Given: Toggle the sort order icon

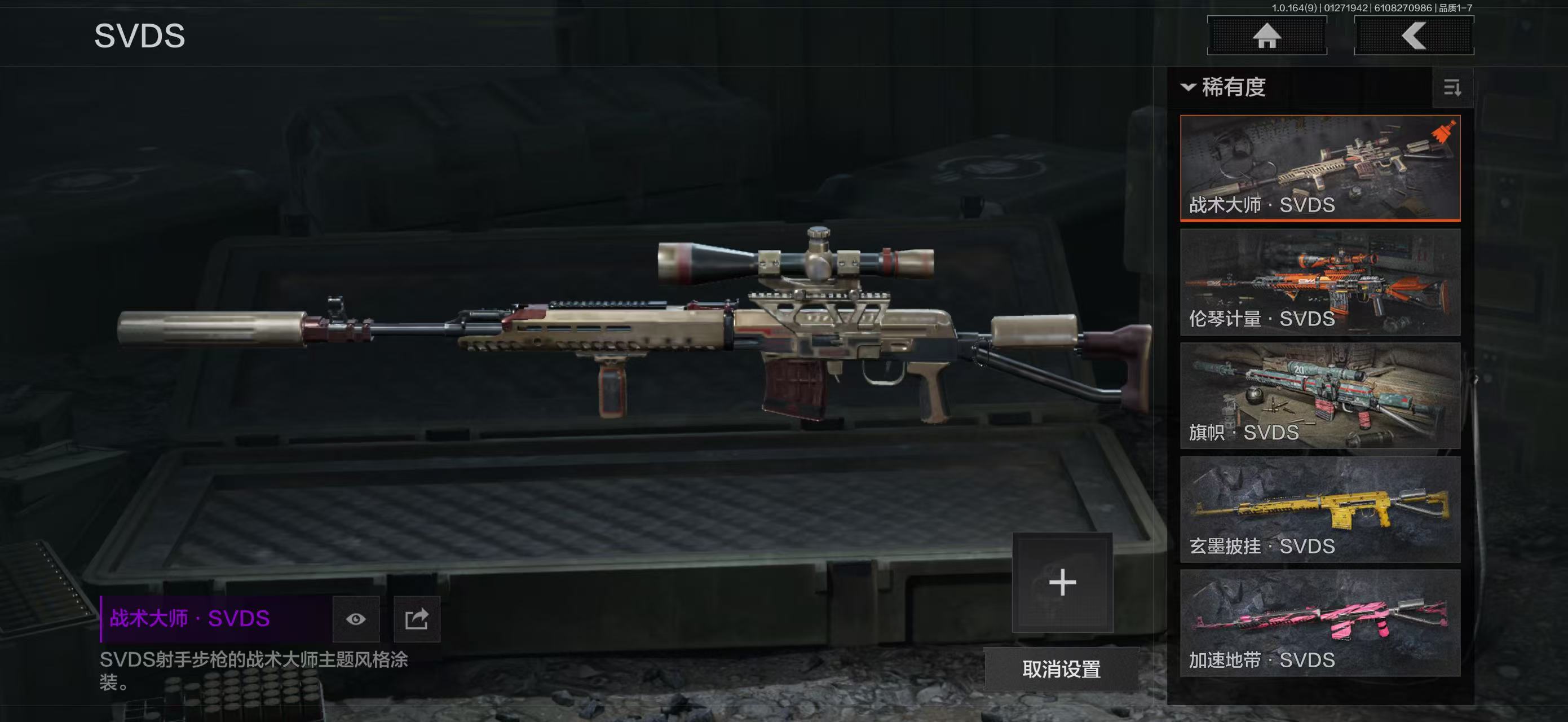Looking at the screenshot, I should 1452,88.
